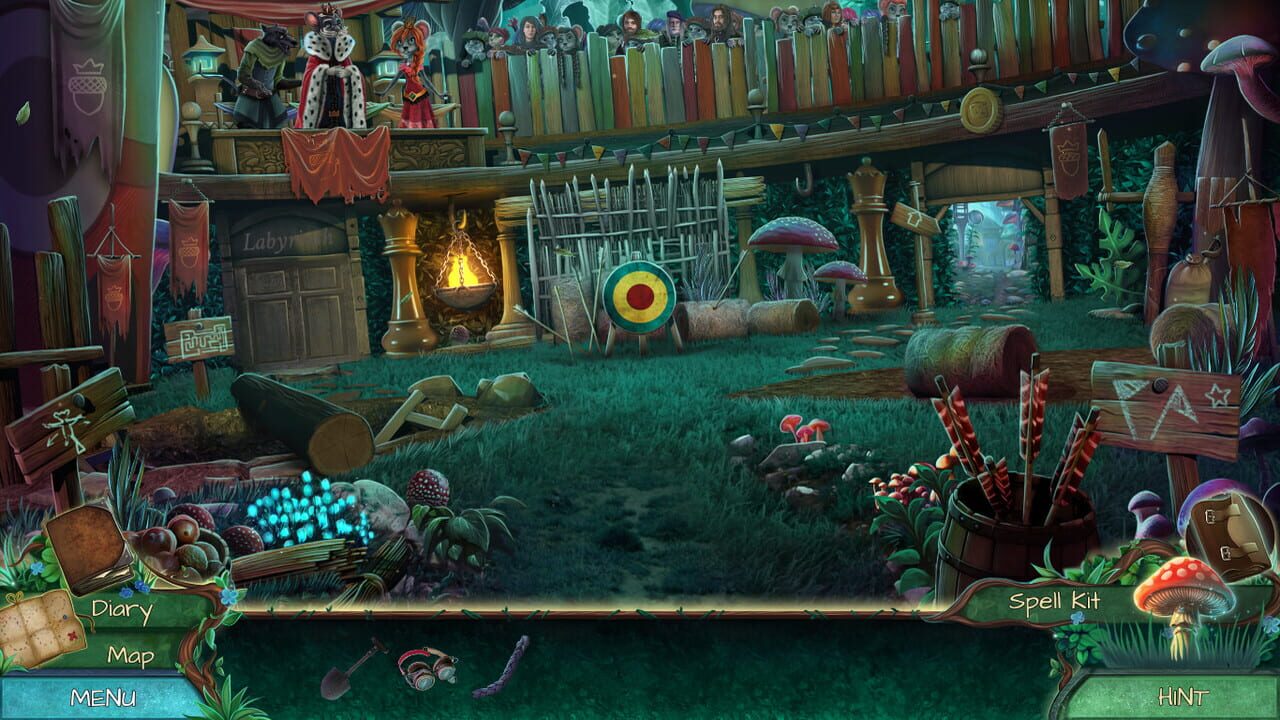Click the glowing blue mushrooms
The image size is (1280, 720).
[302, 512]
